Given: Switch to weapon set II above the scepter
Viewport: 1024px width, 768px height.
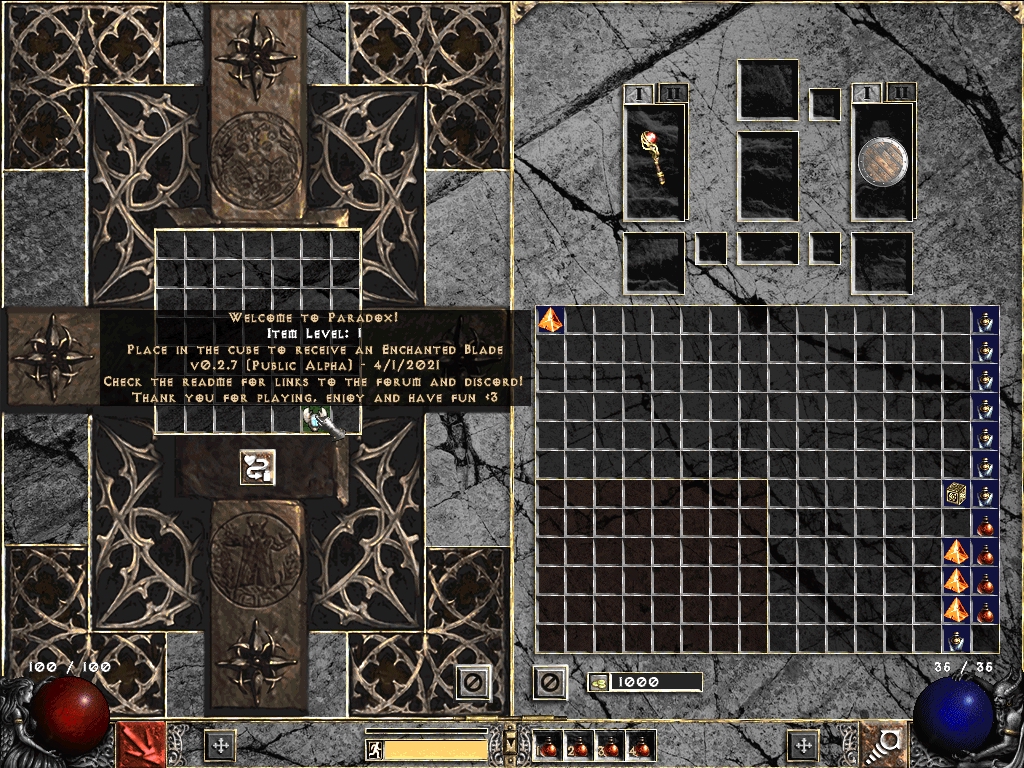Looking at the screenshot, I should (x=674, y=93).
